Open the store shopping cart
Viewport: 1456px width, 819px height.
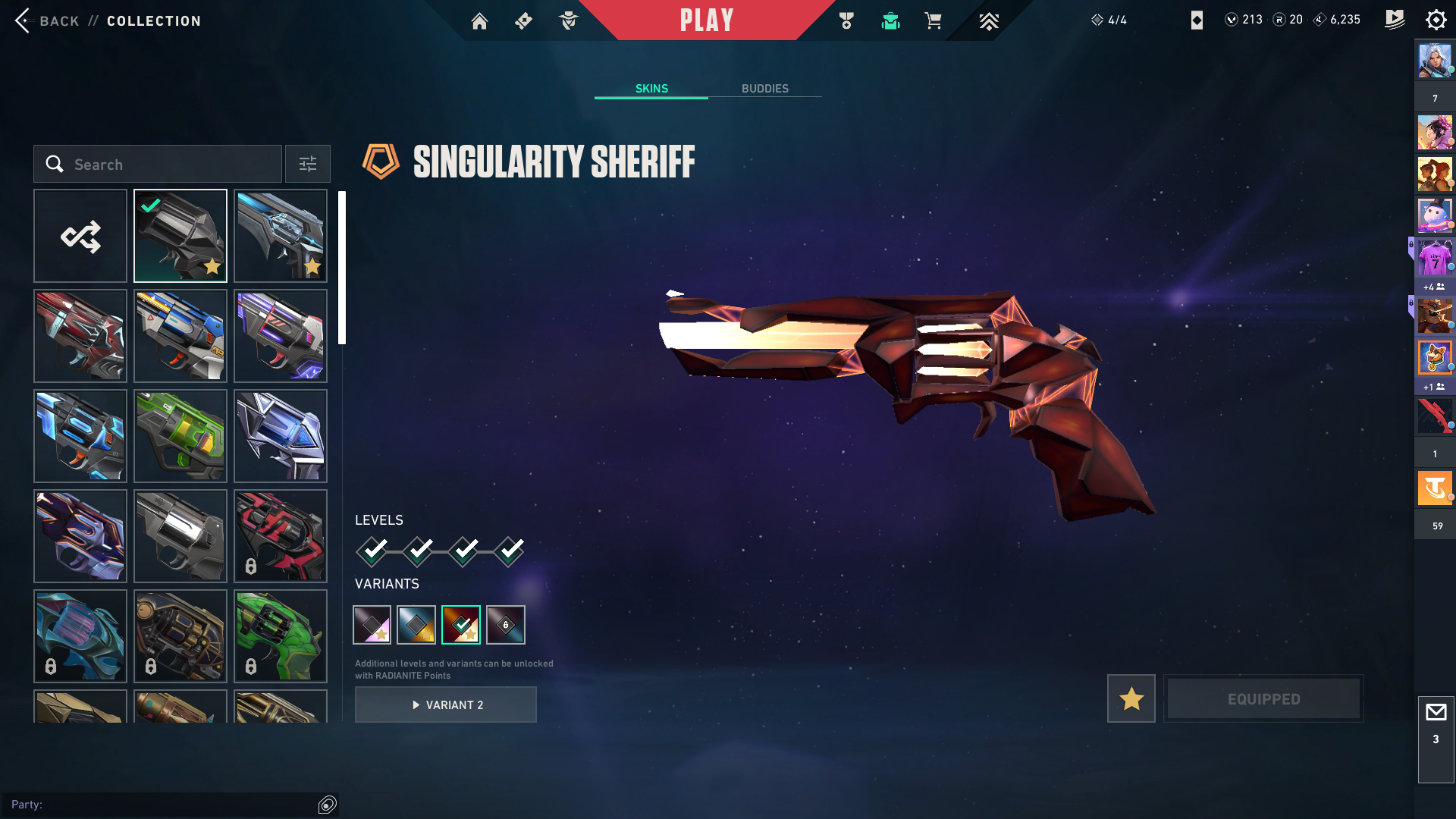(933, 21)
